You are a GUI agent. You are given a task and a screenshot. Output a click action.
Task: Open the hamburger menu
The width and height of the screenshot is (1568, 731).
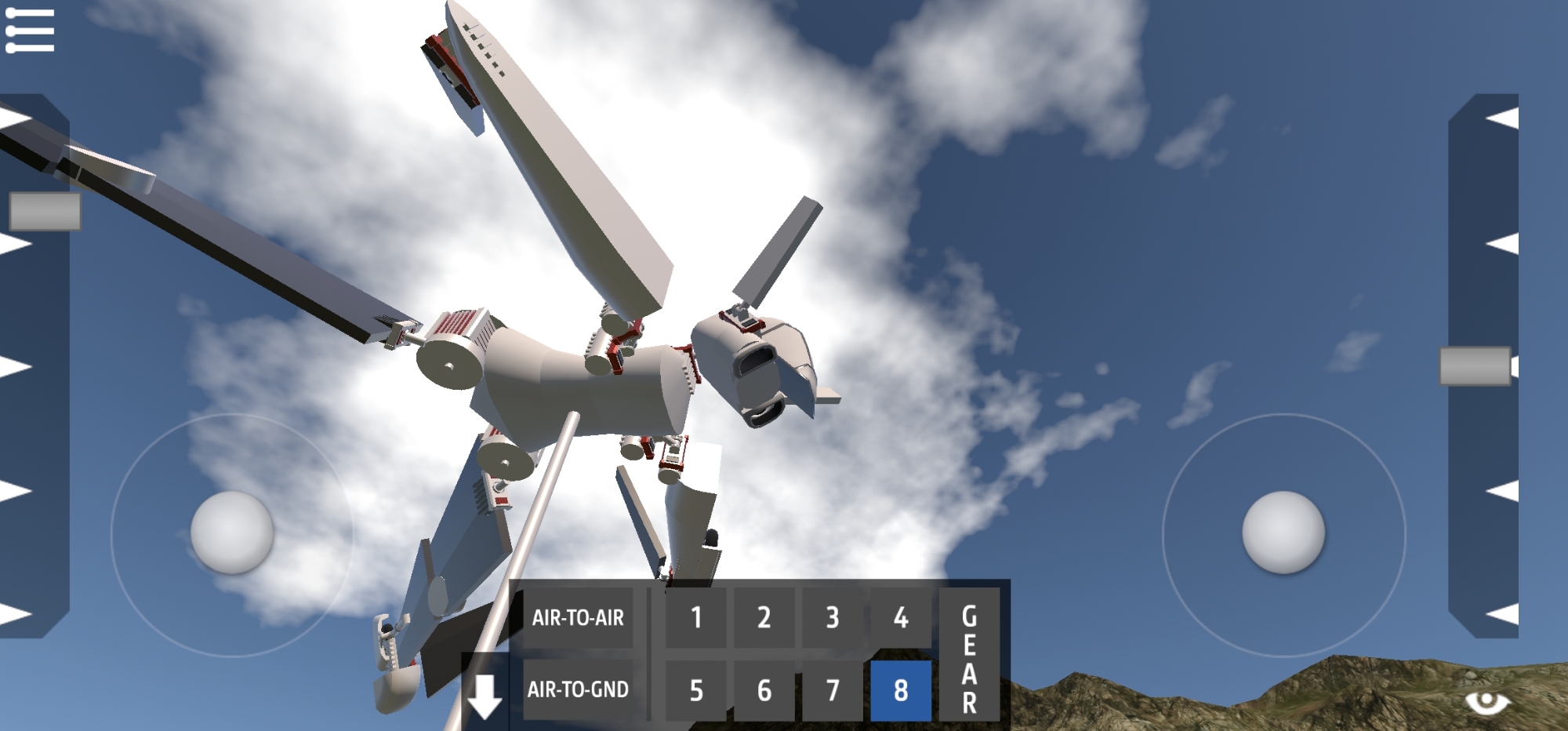30,31
